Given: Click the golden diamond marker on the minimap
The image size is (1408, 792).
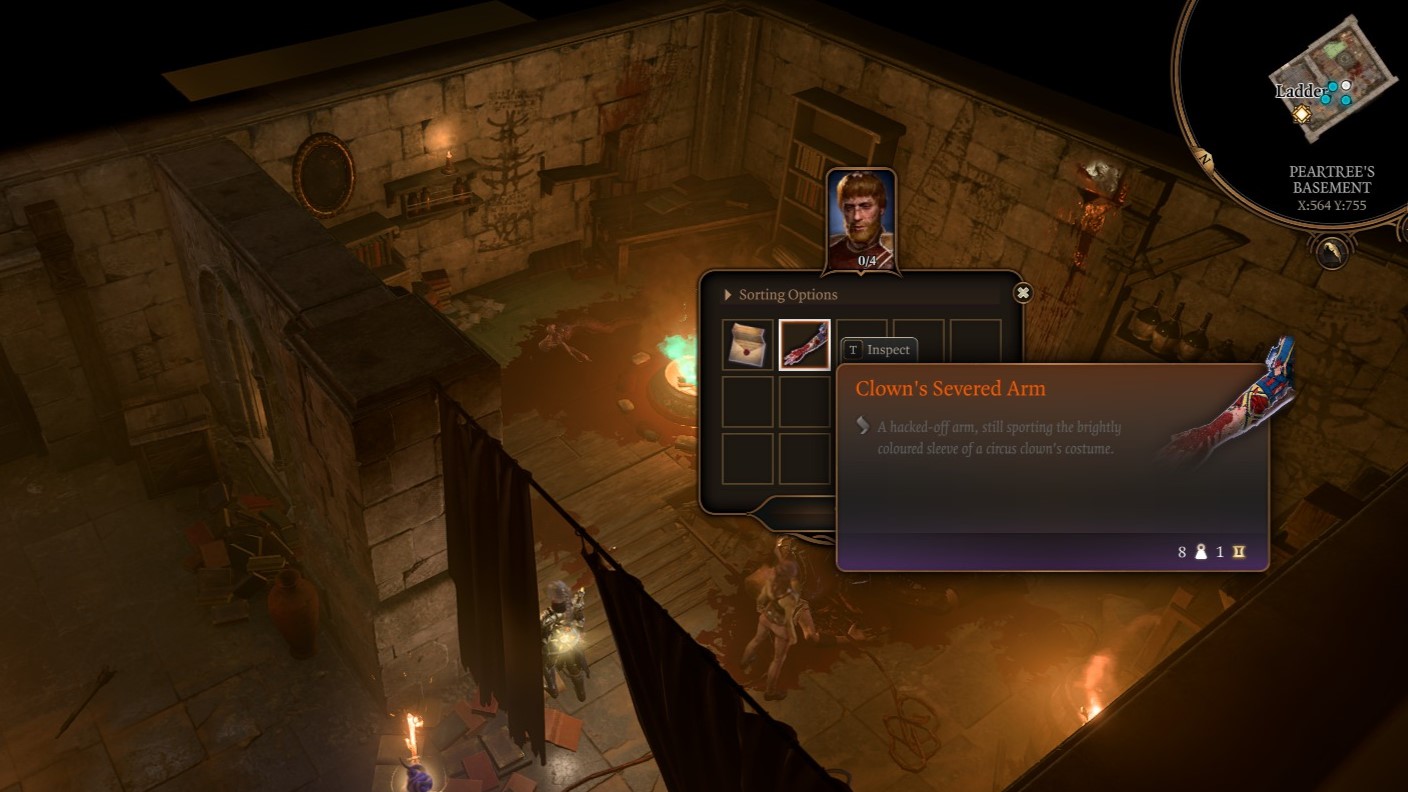Looking at the screenshot, I should (x=1301, y=114).
